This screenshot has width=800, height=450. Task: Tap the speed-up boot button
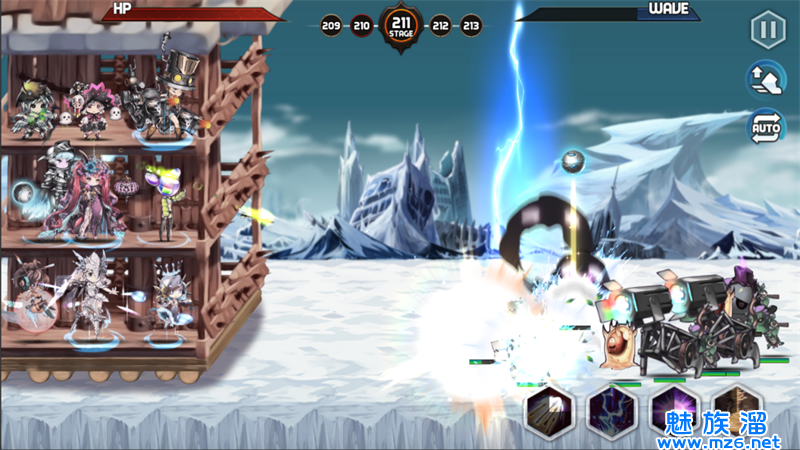tap(767, 78)
